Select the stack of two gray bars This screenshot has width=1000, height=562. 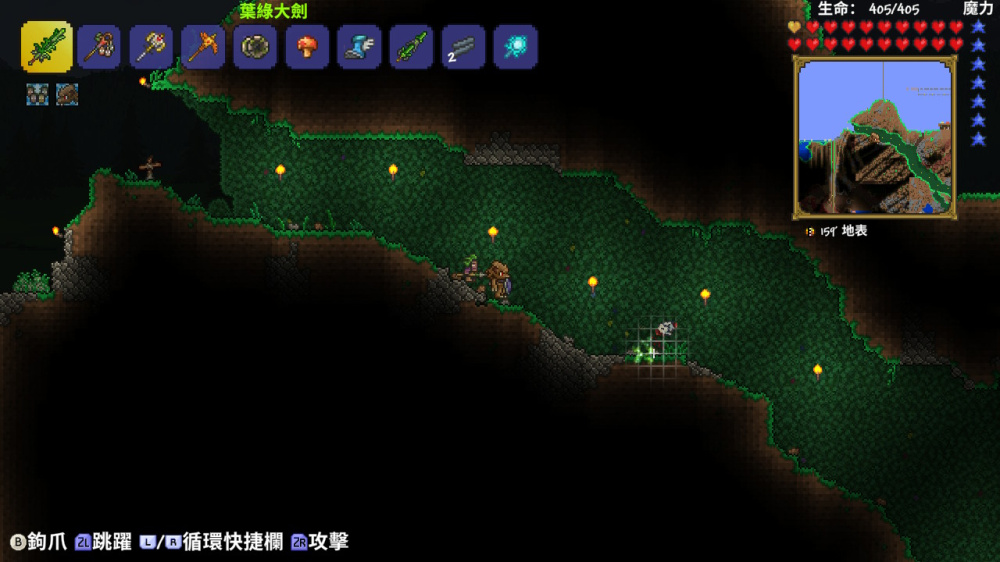pos(463,47)
